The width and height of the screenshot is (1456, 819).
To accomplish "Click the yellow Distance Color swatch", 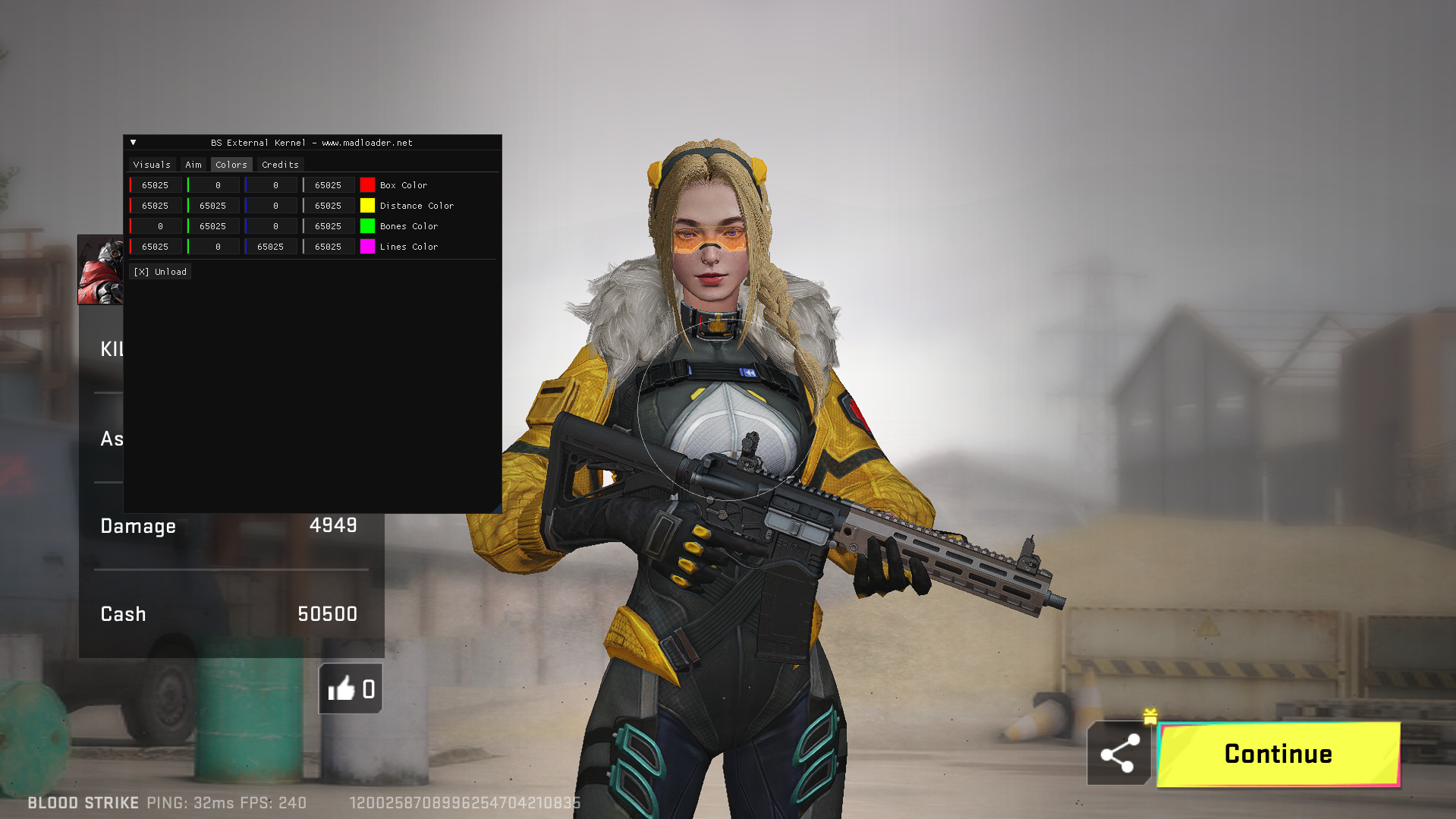I will (368, 205).
